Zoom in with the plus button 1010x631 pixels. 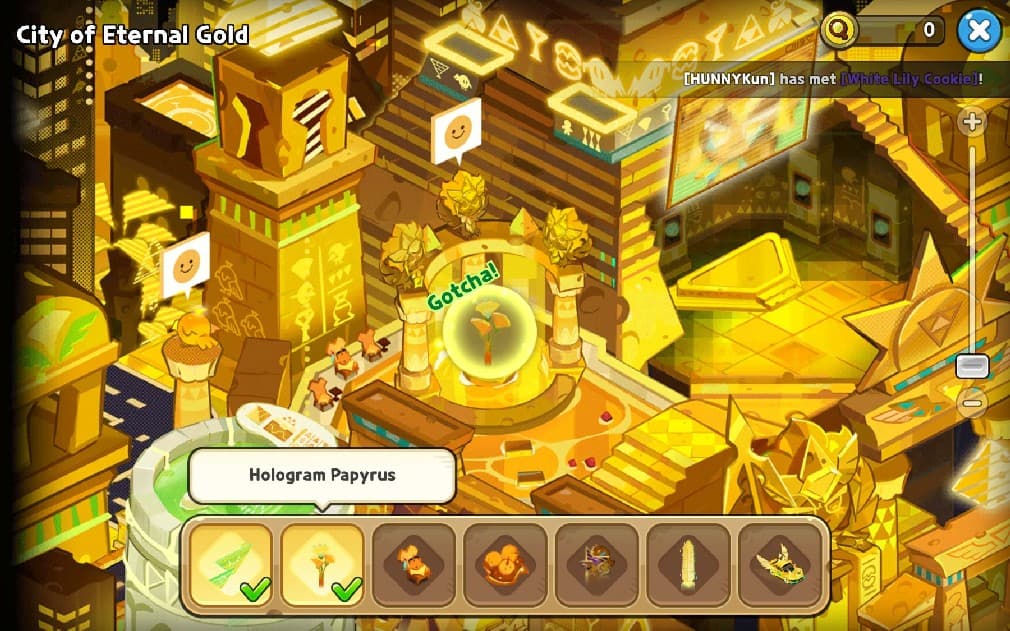coord(971,122)
